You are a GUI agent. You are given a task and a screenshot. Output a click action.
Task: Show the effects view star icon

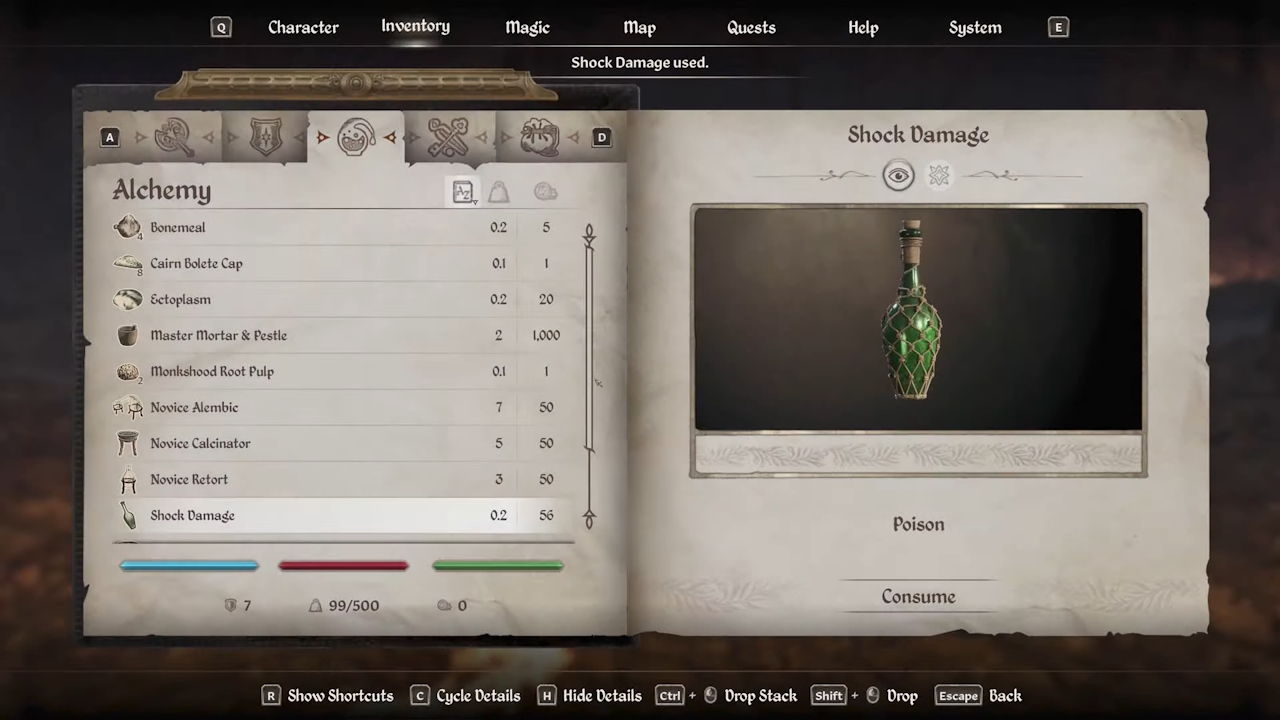938,176
